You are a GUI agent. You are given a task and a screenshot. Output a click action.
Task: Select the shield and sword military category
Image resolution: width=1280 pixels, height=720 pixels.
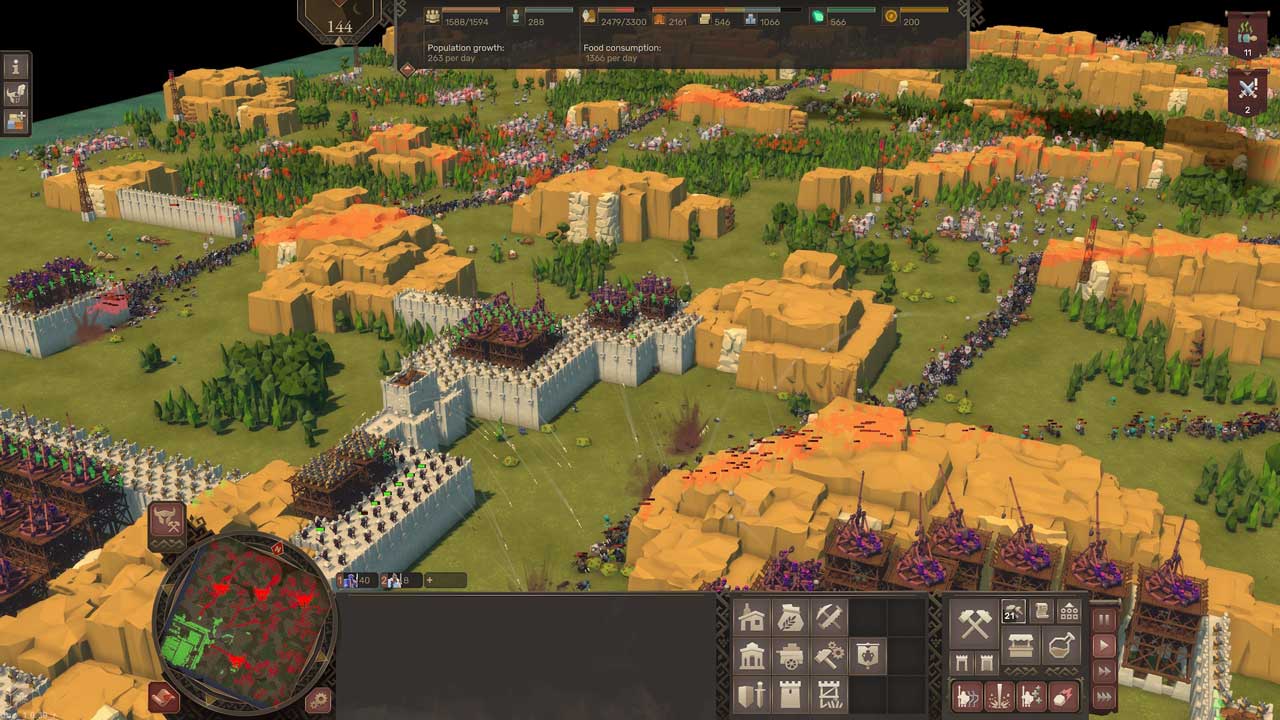click(751, 695)
